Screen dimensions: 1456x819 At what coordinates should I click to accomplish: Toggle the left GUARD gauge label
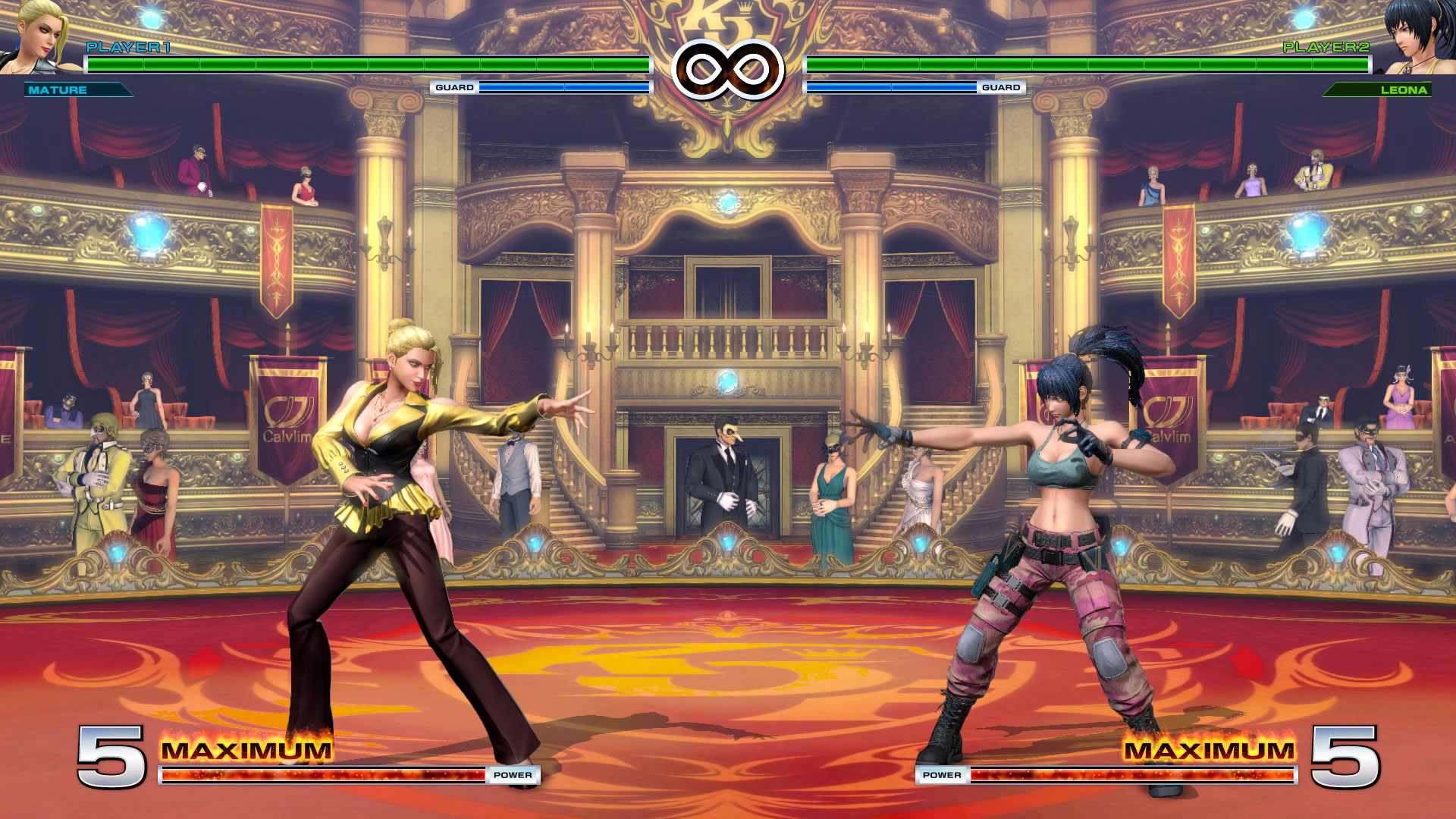point(453,88)
